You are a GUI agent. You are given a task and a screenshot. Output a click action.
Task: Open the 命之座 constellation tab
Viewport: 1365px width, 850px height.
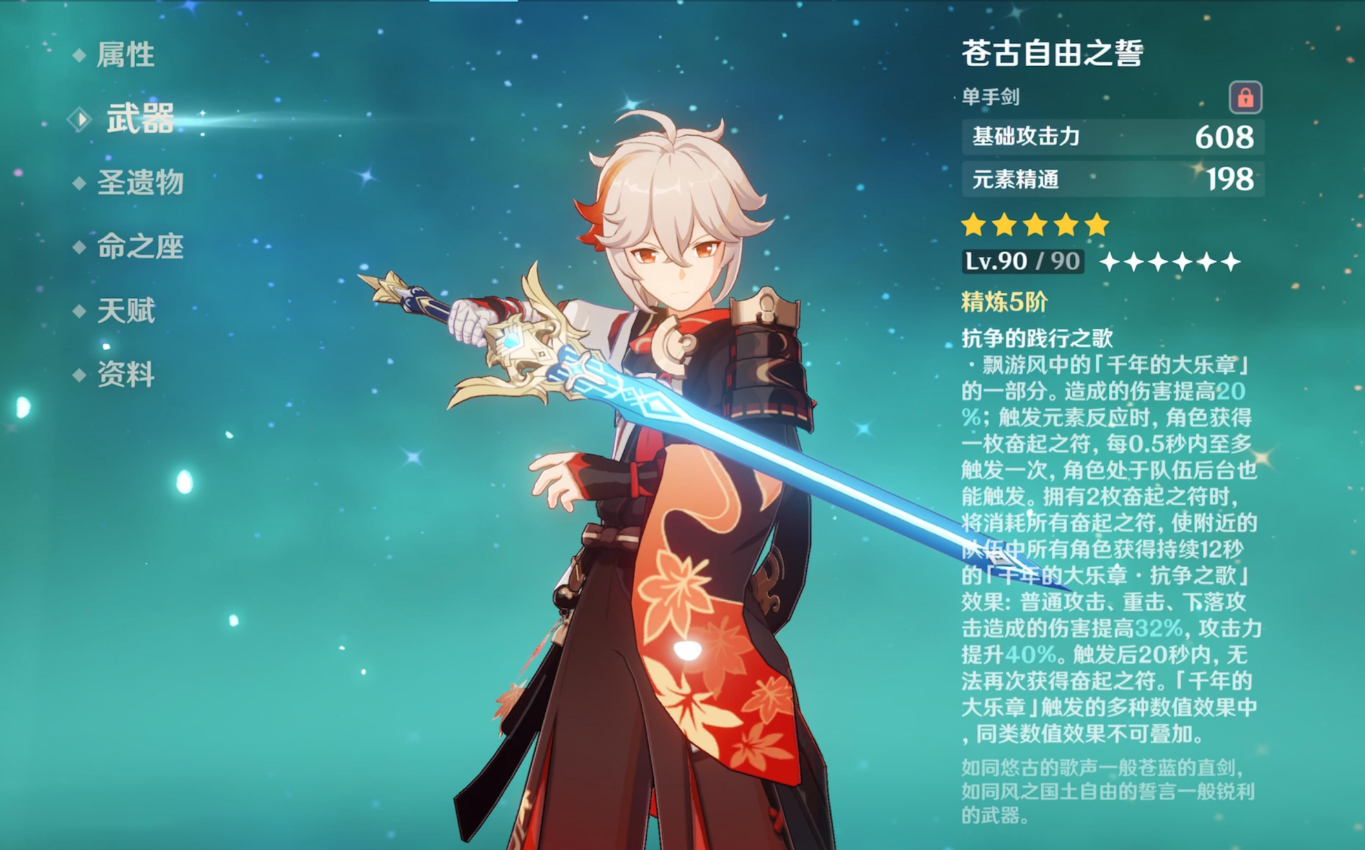pos(139,247)
